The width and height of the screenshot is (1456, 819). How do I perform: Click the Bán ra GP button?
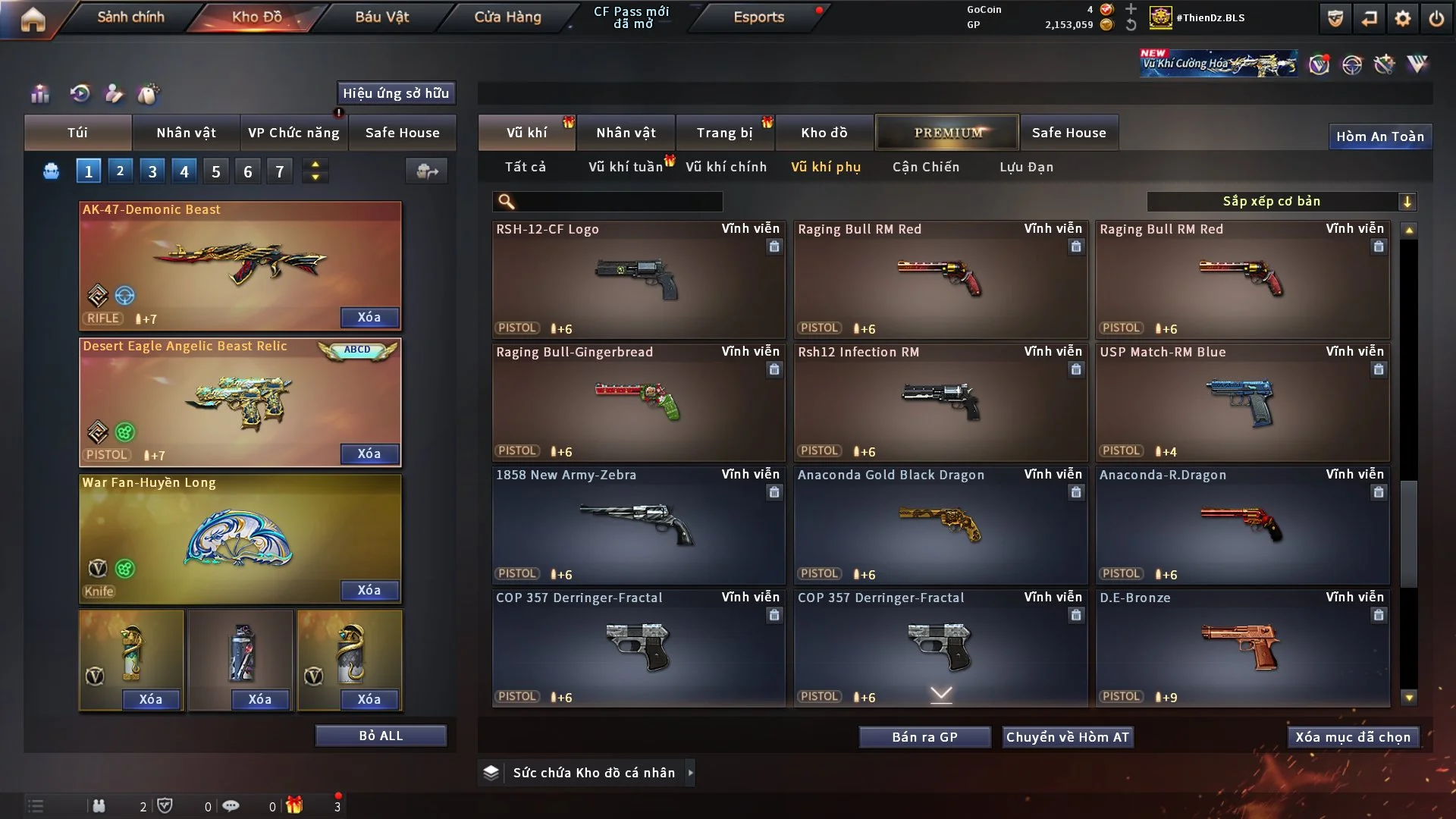[924, 737]
